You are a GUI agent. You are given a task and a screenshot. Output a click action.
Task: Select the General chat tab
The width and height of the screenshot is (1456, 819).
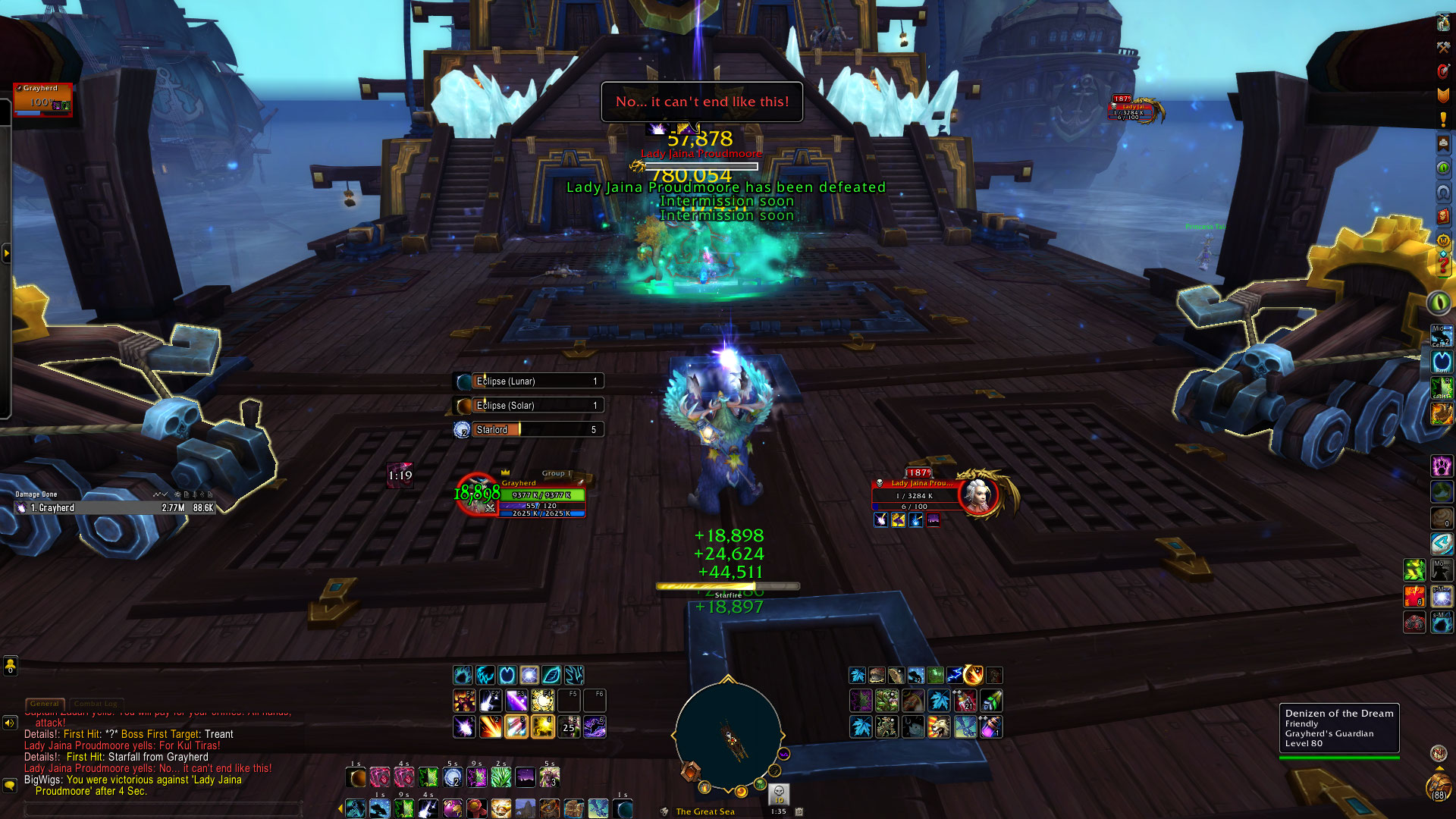tap(45, 704)
